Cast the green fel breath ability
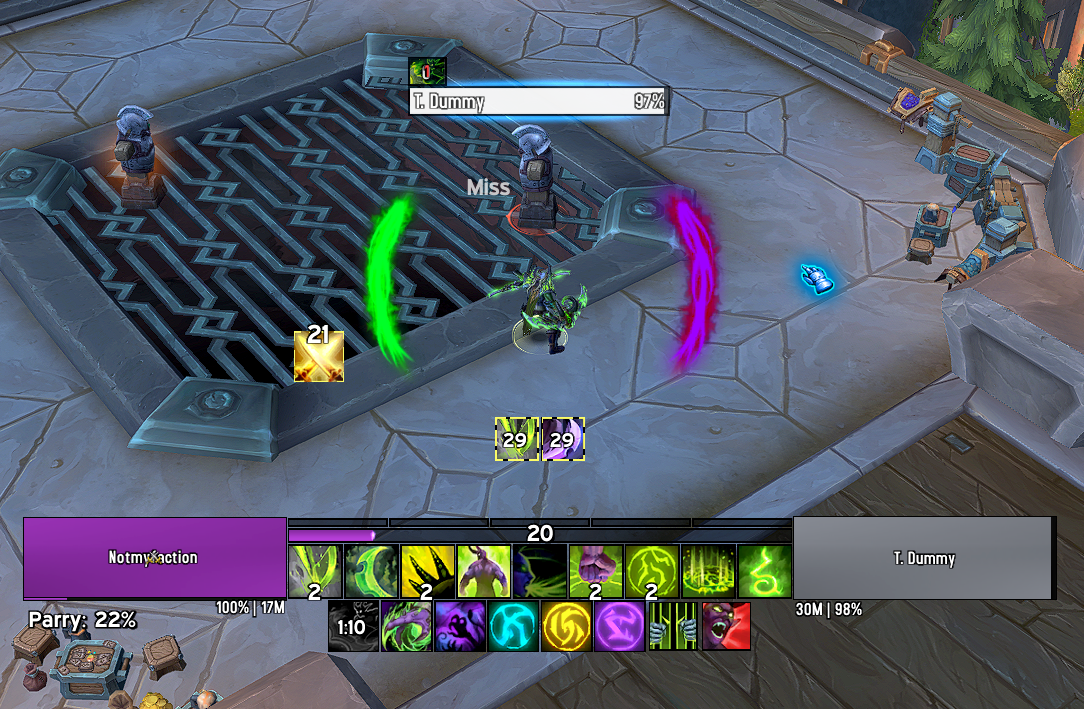1084x709 pixels. coord(539,571)
